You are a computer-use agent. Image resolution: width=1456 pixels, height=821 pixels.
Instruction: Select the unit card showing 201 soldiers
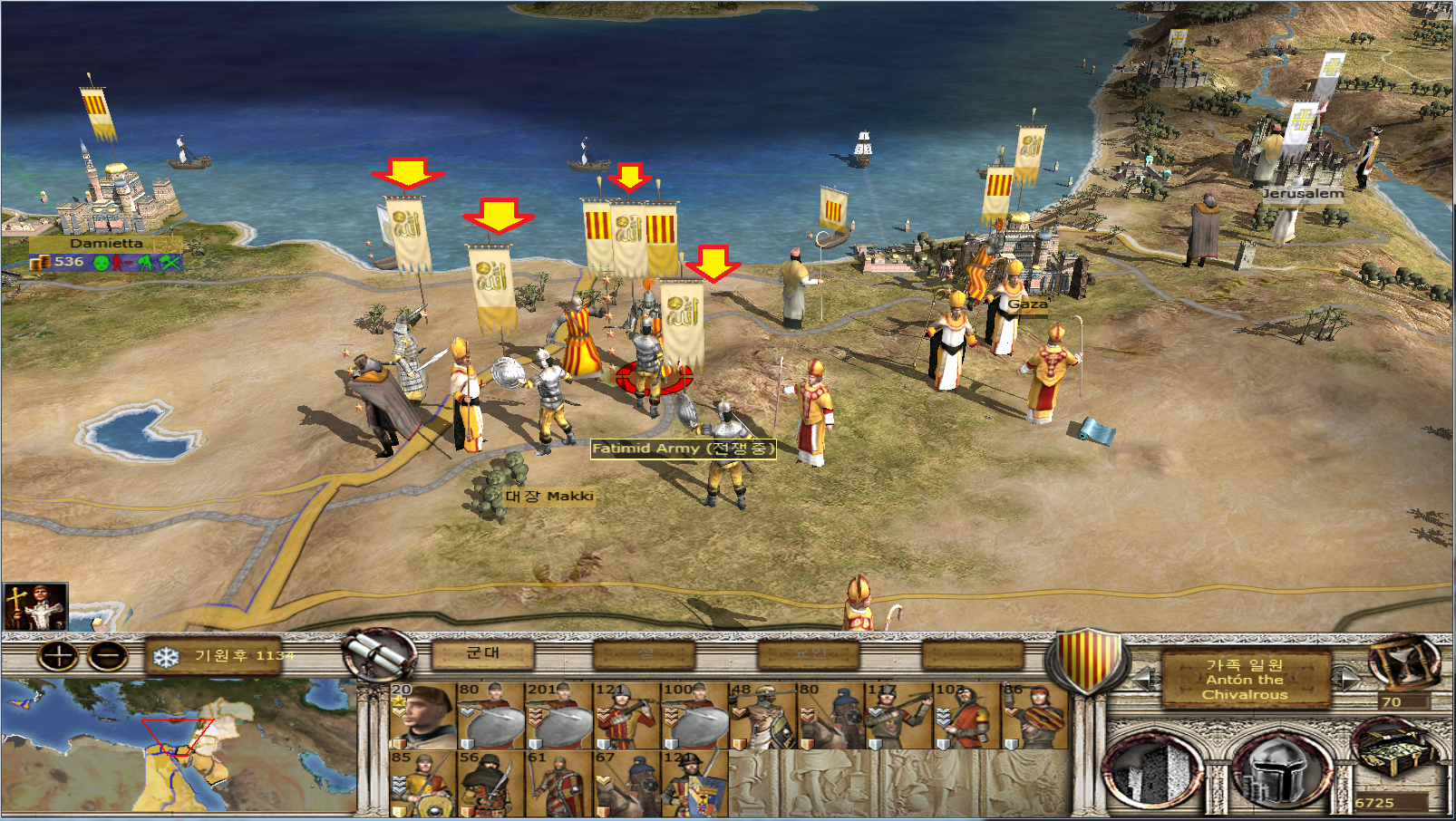click(558, 716)
